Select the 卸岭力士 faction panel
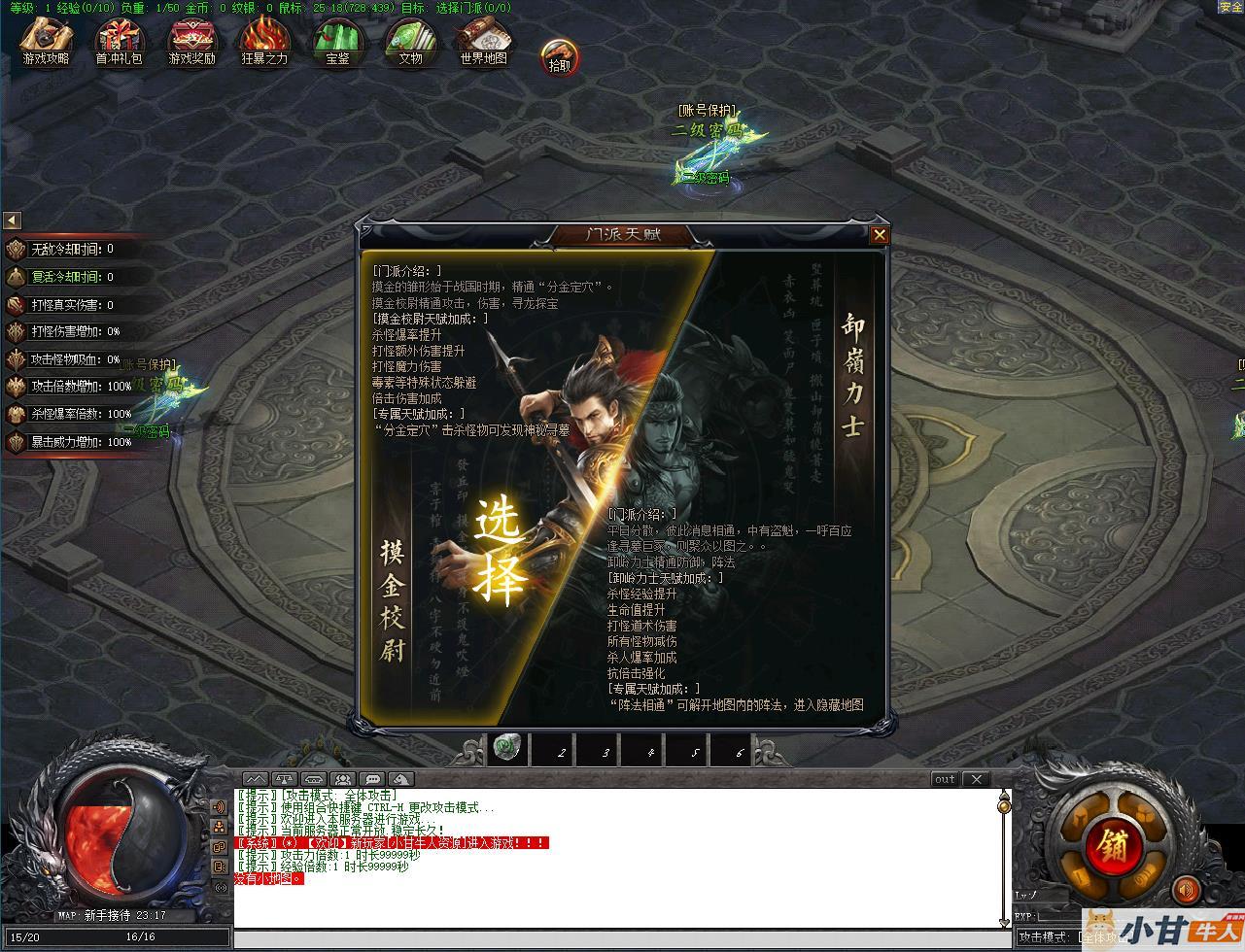1245x952 pixels. (x=851, y=375)
